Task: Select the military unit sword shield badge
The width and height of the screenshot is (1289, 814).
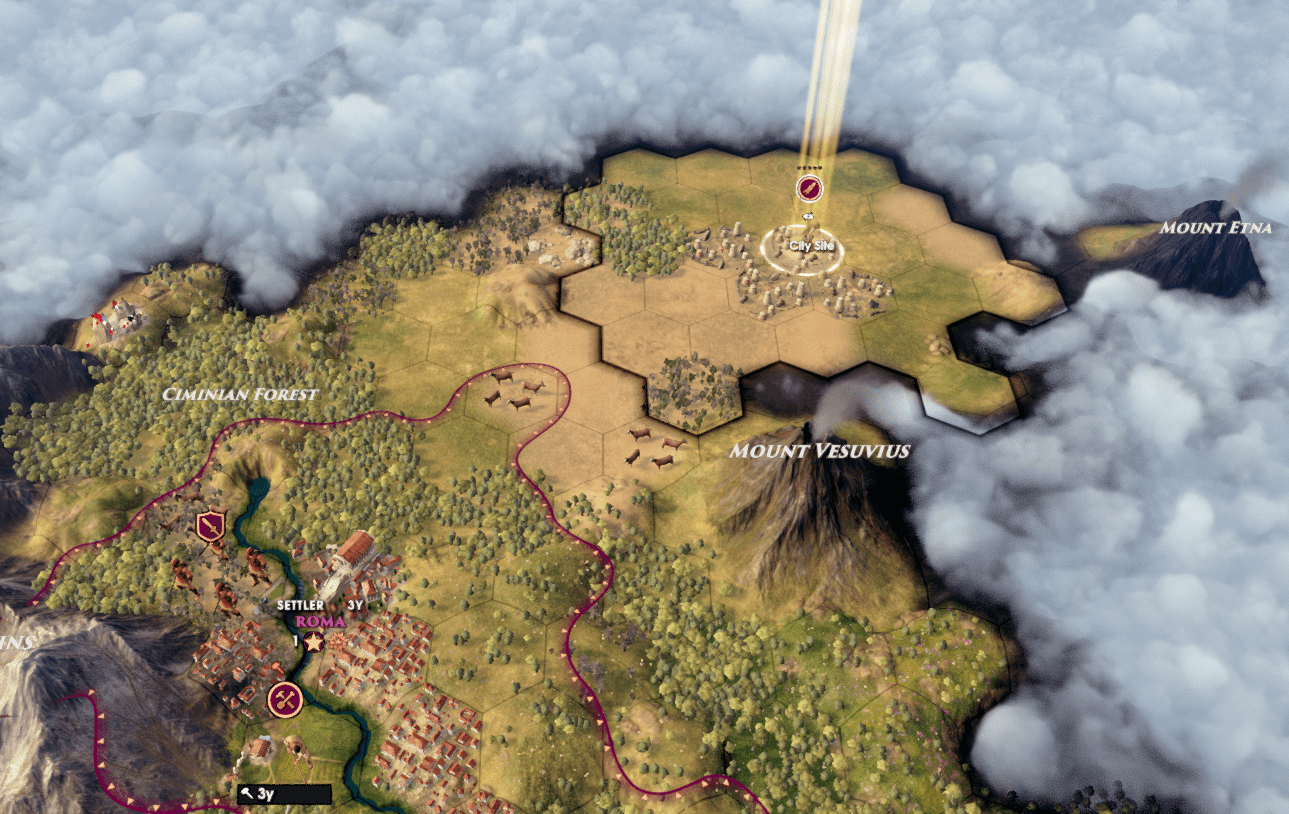Action: pos(210,525)
